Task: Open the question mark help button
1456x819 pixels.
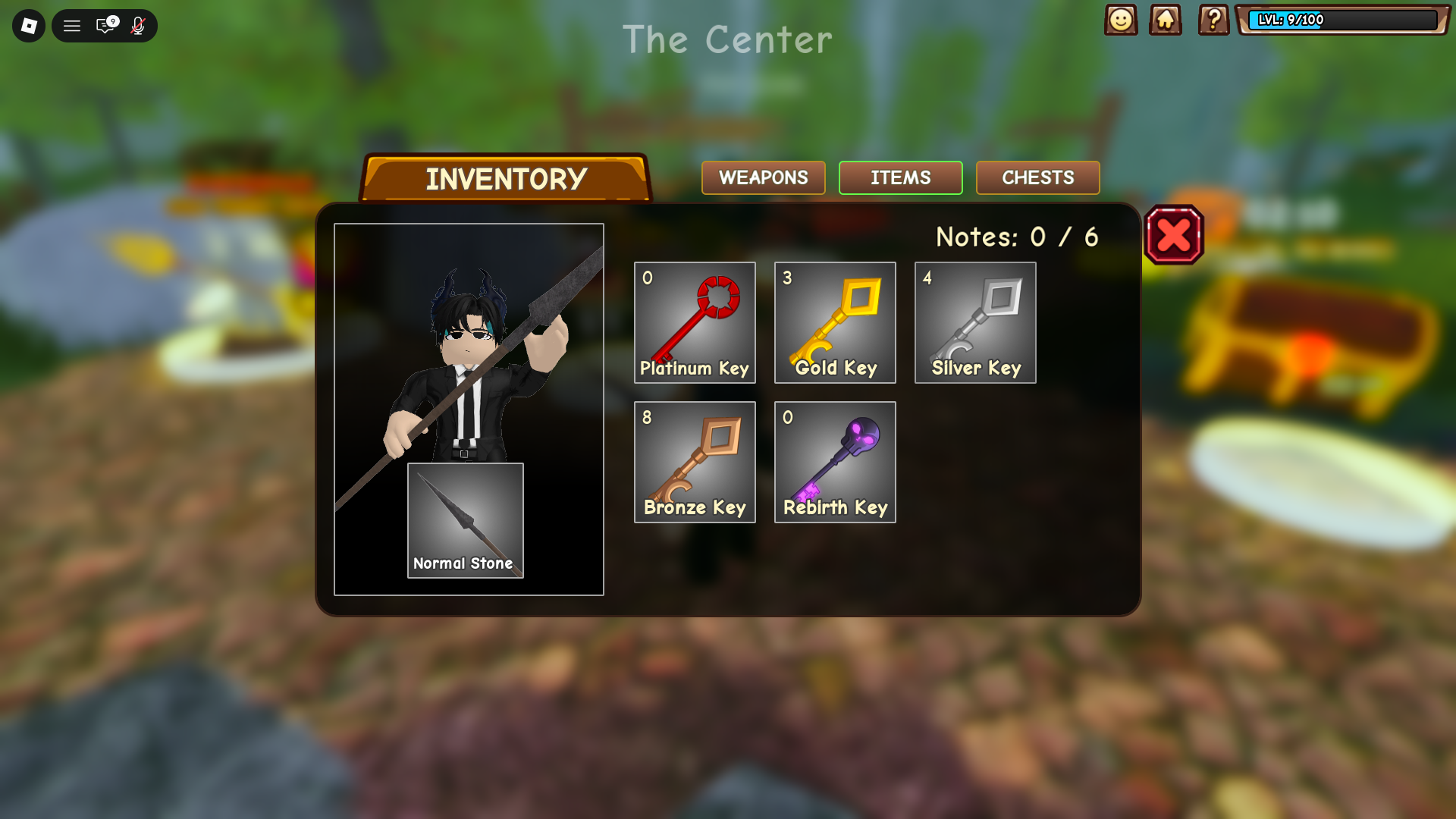Action: pos(1213,20)
